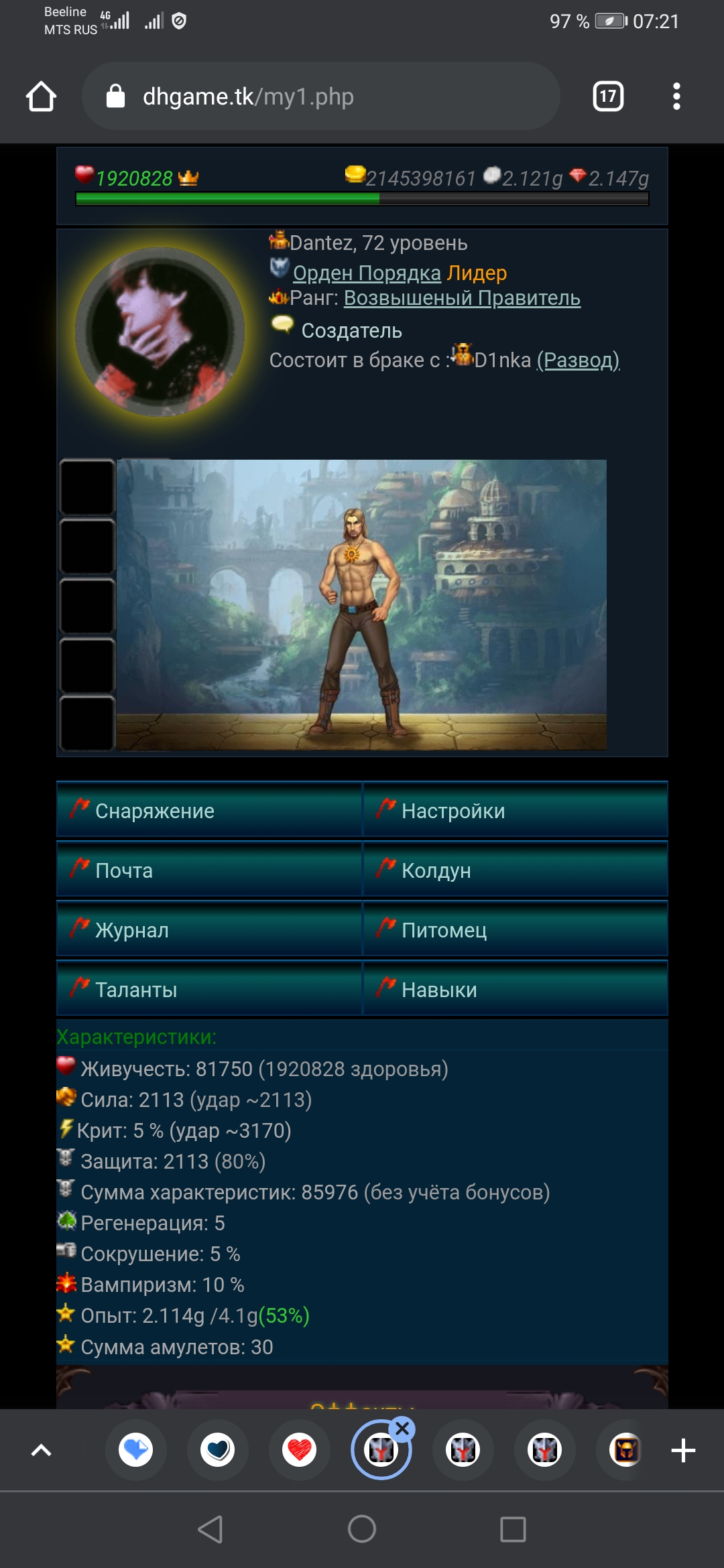Image resolution: width=724 pixels, height=1568 pixels.
Task: Show the Таланты talents page
Action: (x=209, y=989)
